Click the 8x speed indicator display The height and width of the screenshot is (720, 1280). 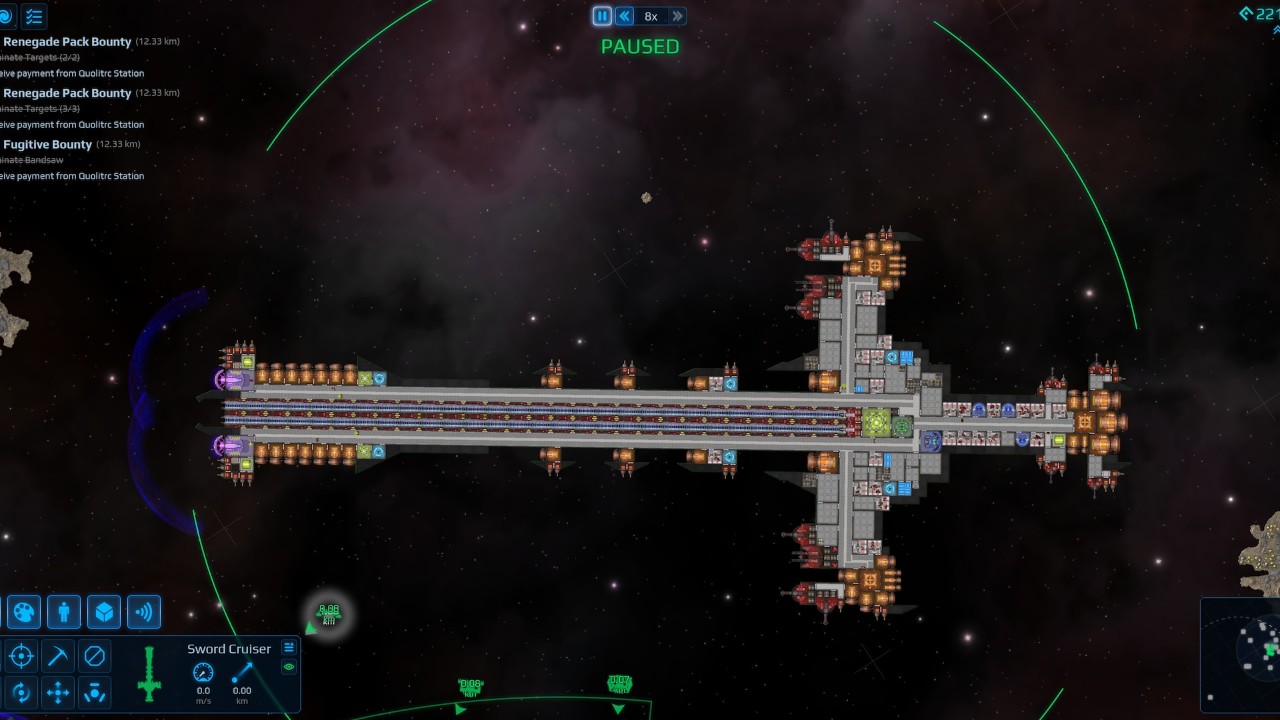tap(651, 15)
